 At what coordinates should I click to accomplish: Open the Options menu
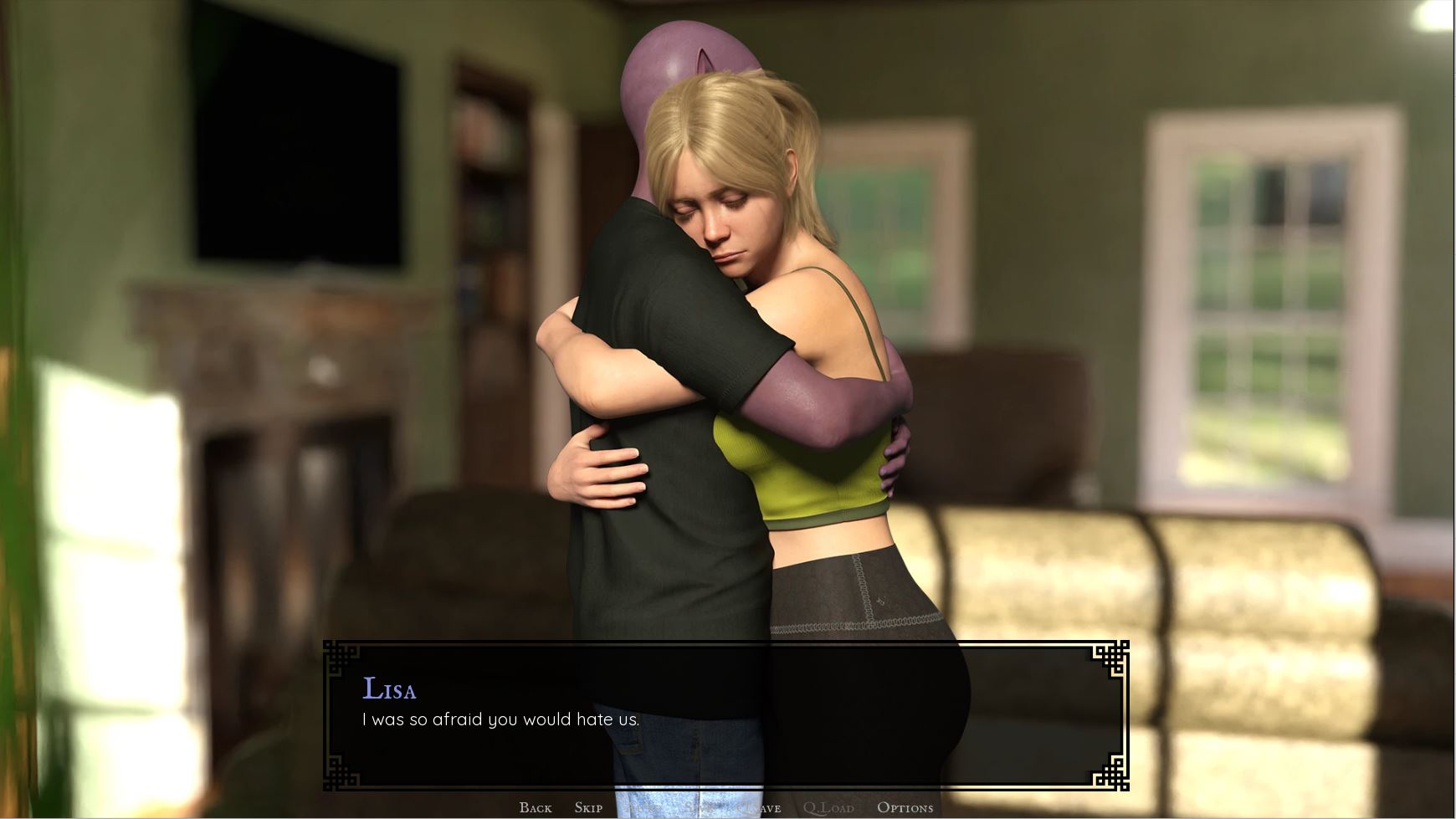point(905,807)
